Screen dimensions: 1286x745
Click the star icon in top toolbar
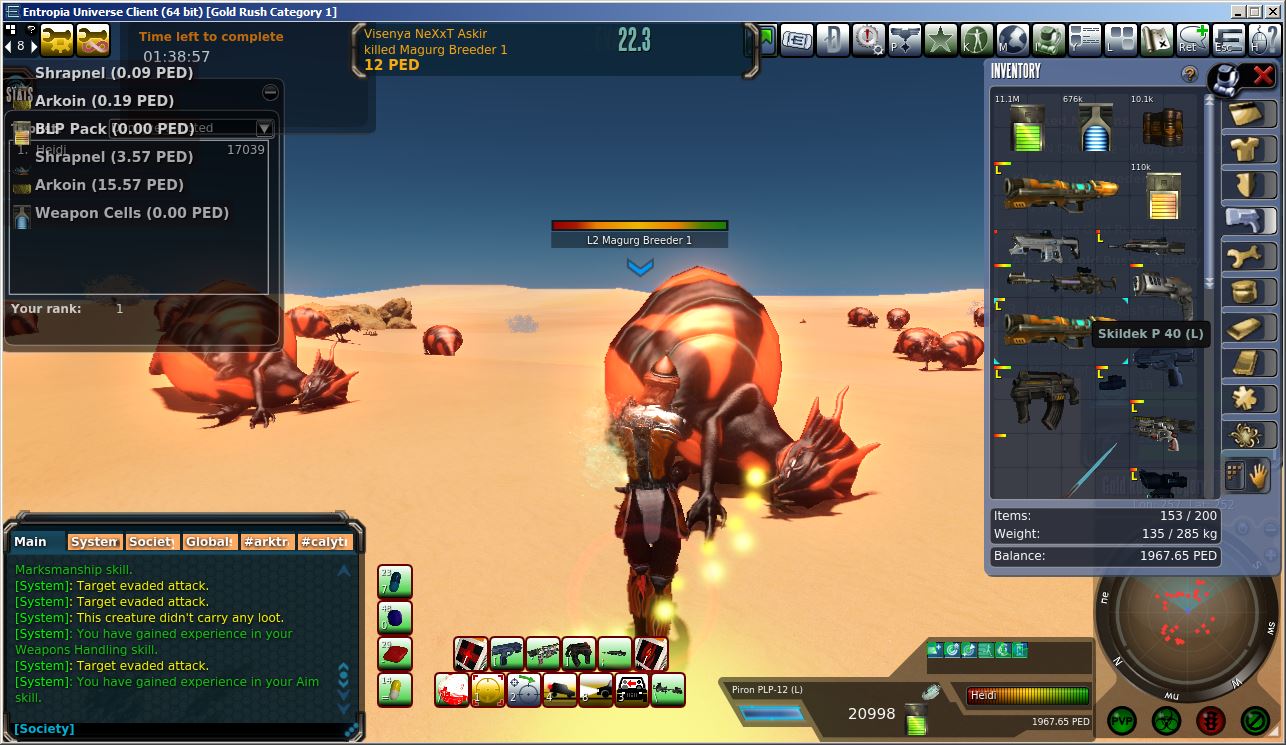tap(941, 41)
